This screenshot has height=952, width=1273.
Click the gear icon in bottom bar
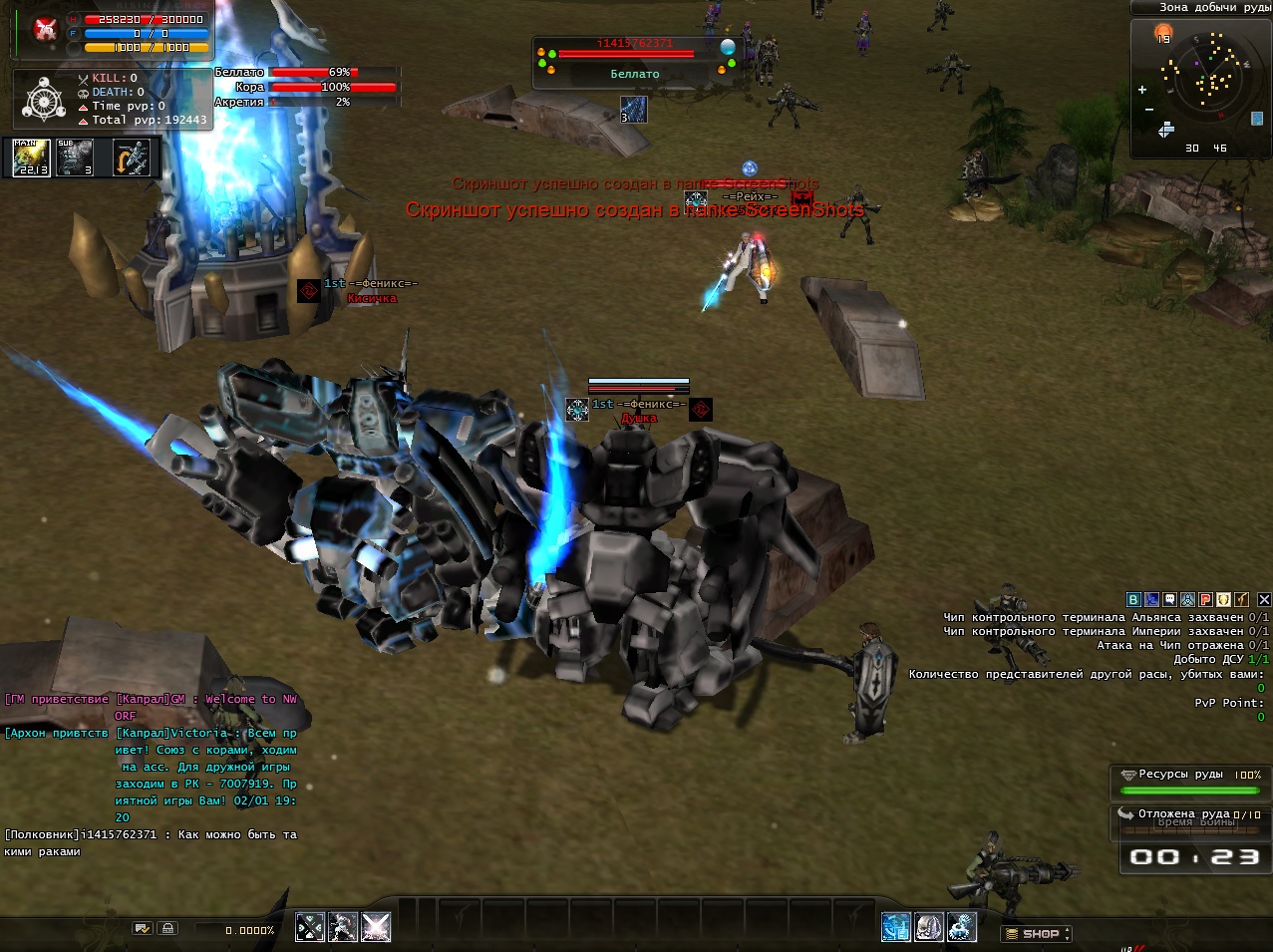tap(961, 927)
